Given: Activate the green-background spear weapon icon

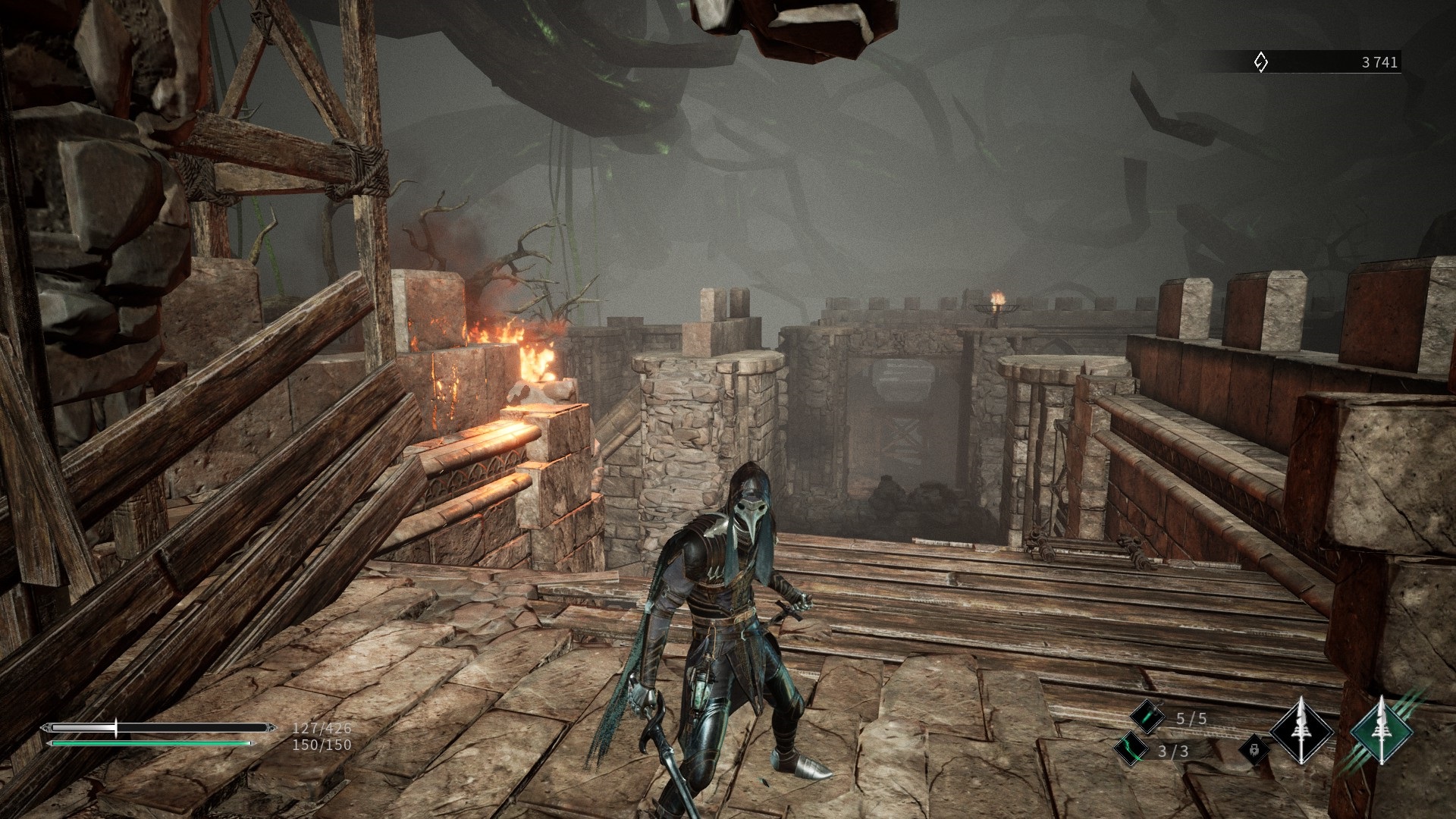Looking at the screenshot, I should coord(1382,733).
